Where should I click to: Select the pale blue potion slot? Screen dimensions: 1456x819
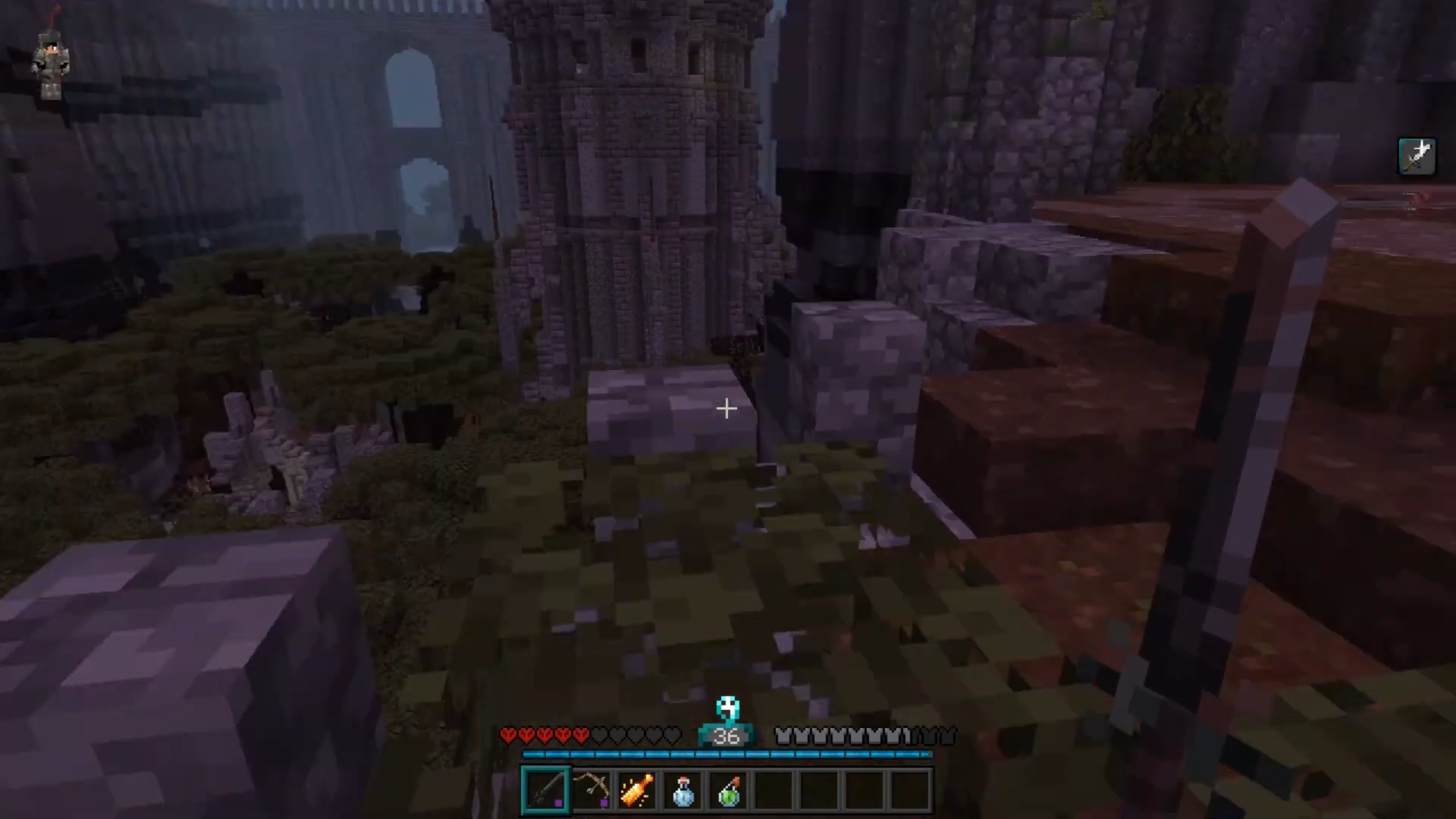(x=682, y=790)
